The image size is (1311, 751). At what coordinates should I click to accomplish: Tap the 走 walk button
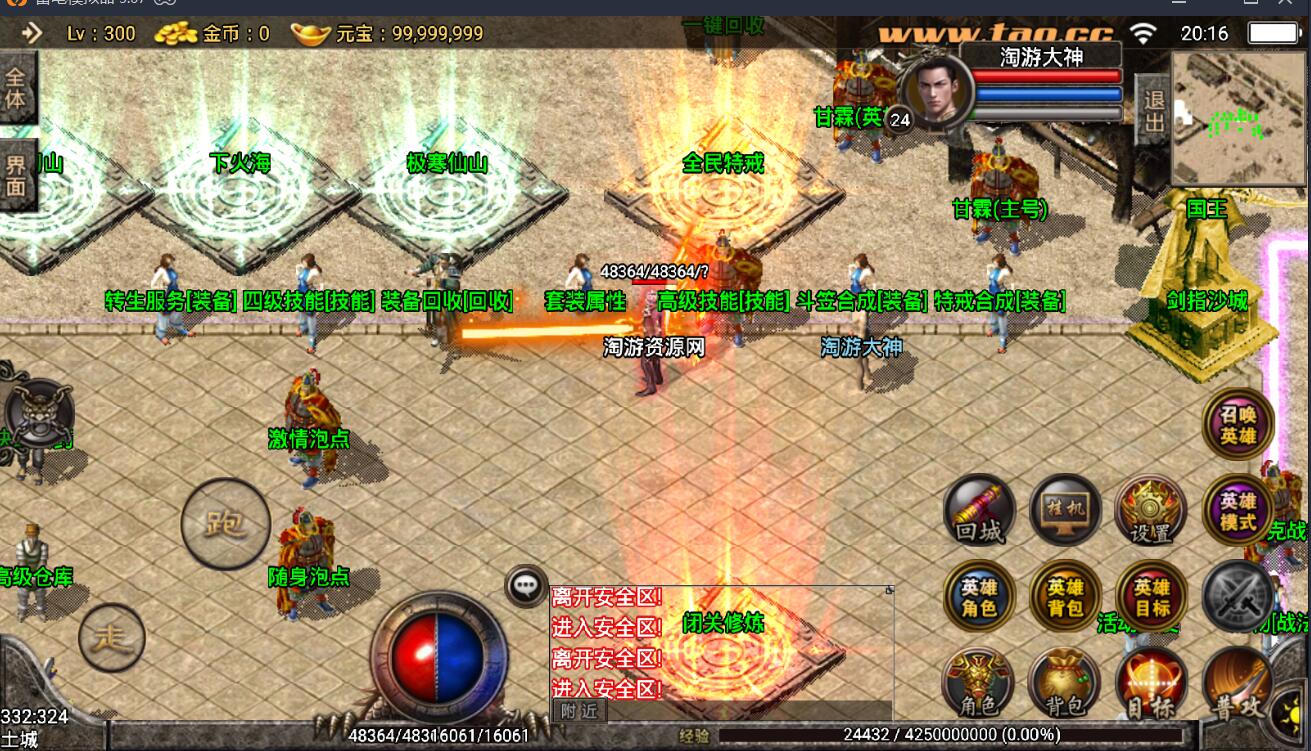tap(112, 637)
